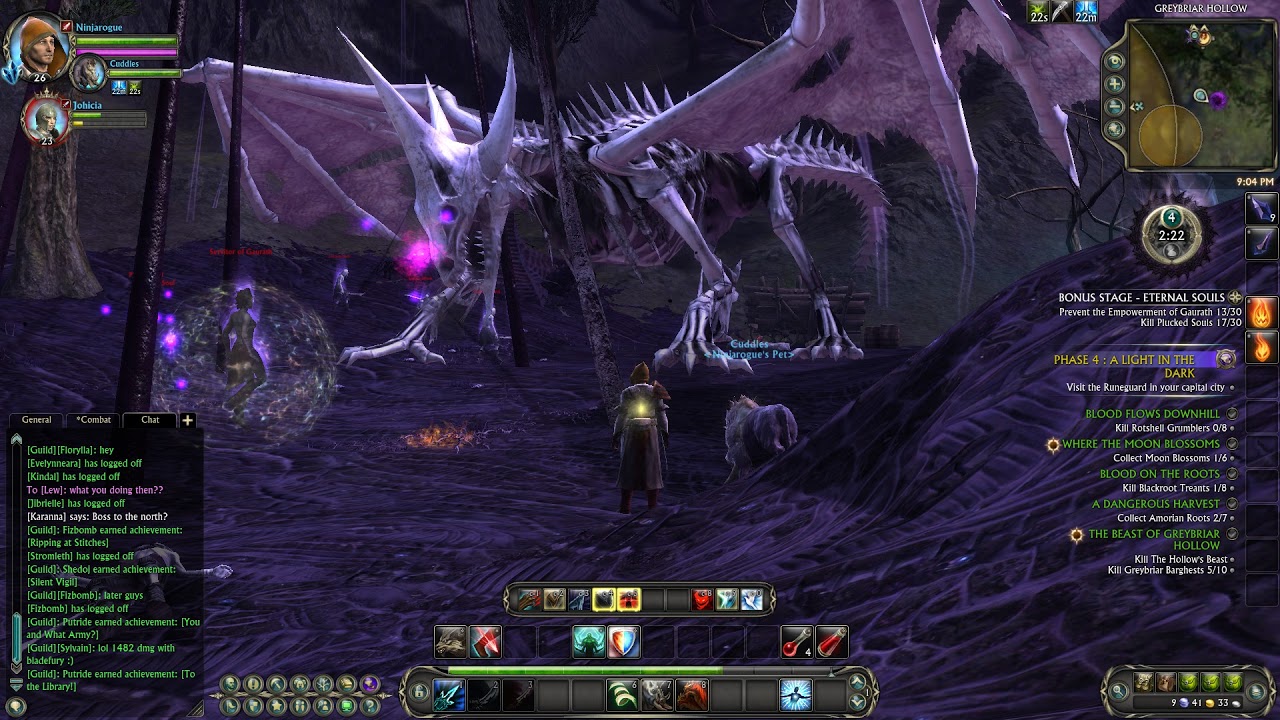
Task: Add a new chat tab with plus button
Action: (x=187, y=420)
